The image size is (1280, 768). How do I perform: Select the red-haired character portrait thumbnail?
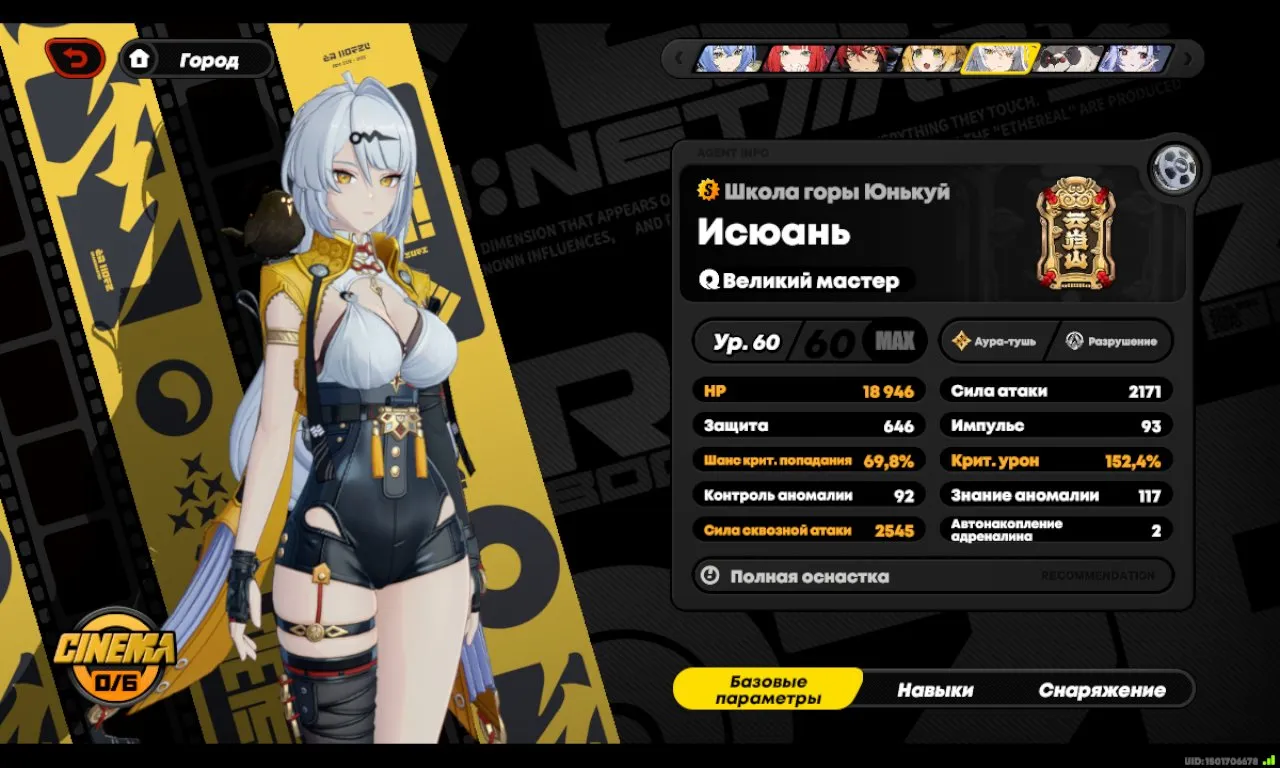tap(795, 58)
